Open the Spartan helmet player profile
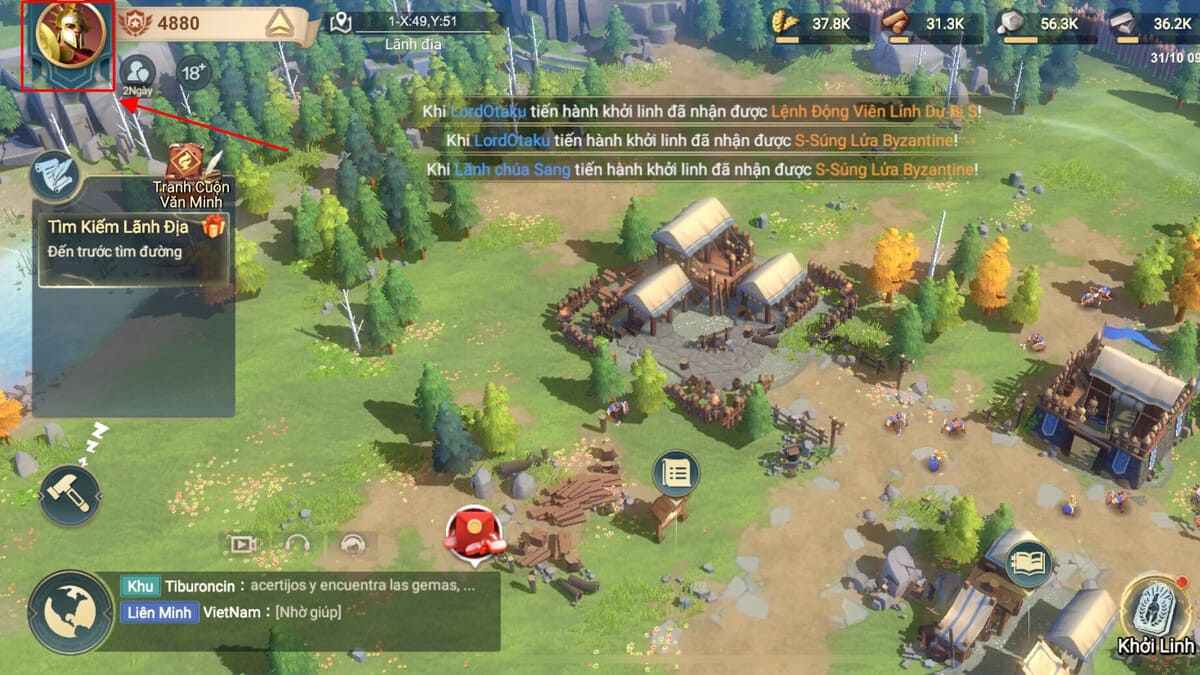The width and height of the screenshot is (1200, 675). pos(70,40)
